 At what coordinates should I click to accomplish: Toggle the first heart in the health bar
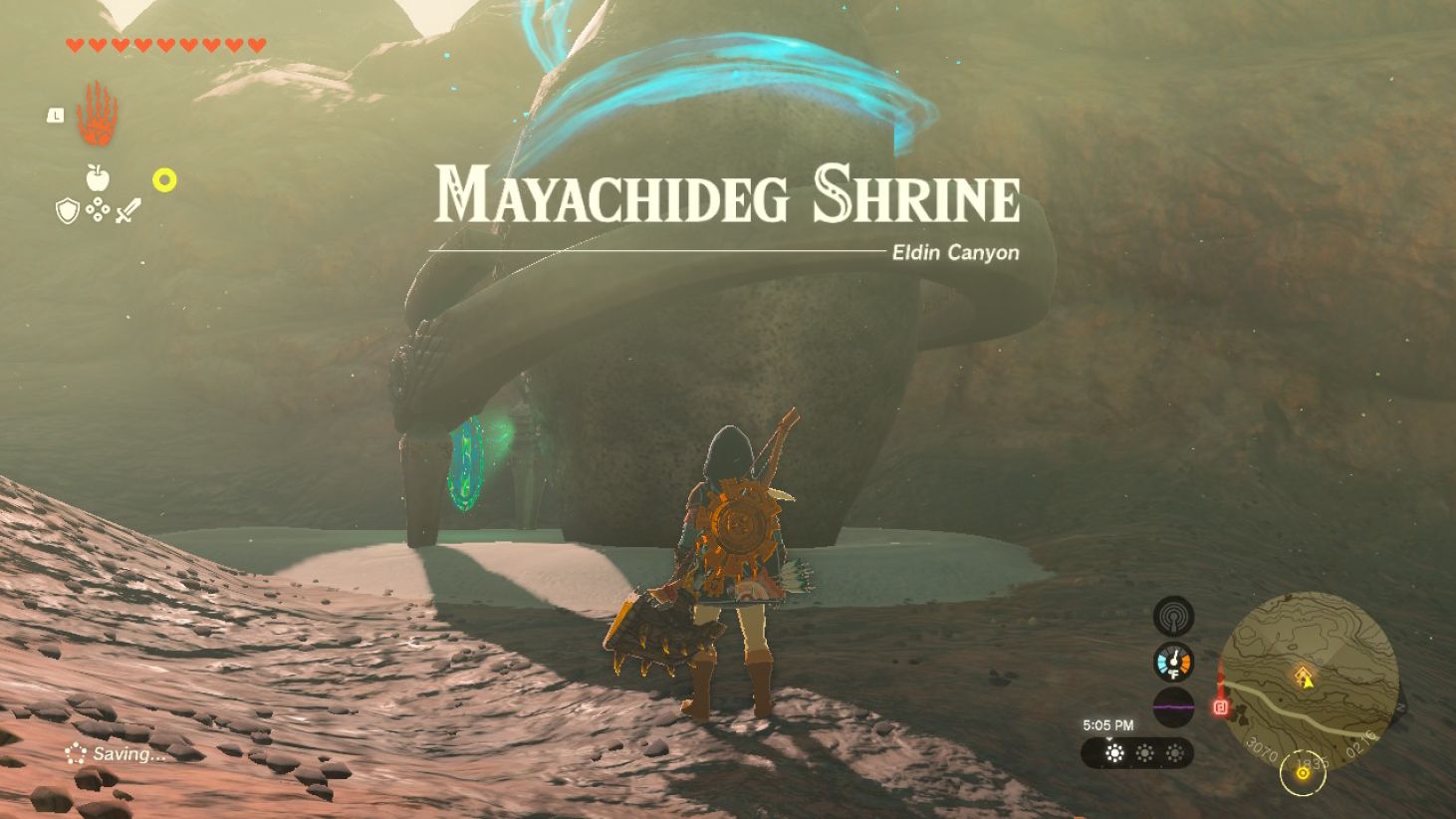point(74,44)
